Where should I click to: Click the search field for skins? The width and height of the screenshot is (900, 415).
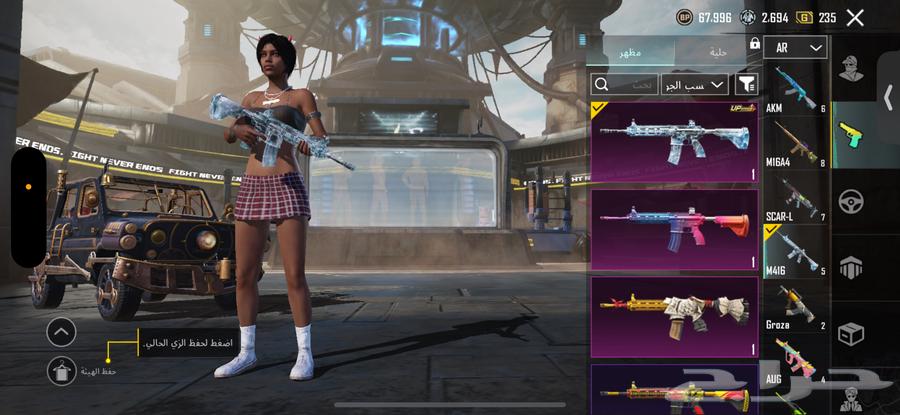click(625, 85)
